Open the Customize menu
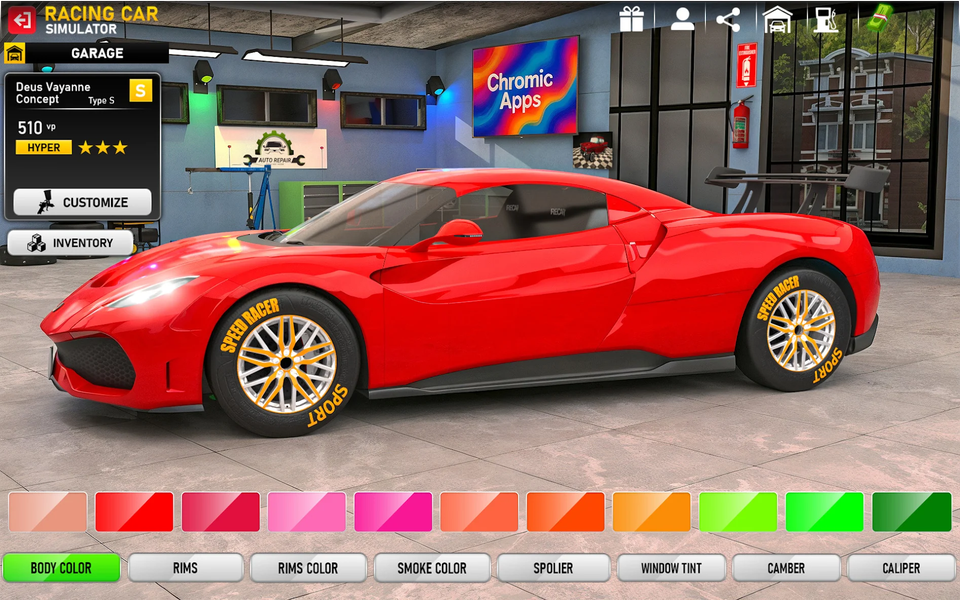960x600 pixels. click(83, 202)
